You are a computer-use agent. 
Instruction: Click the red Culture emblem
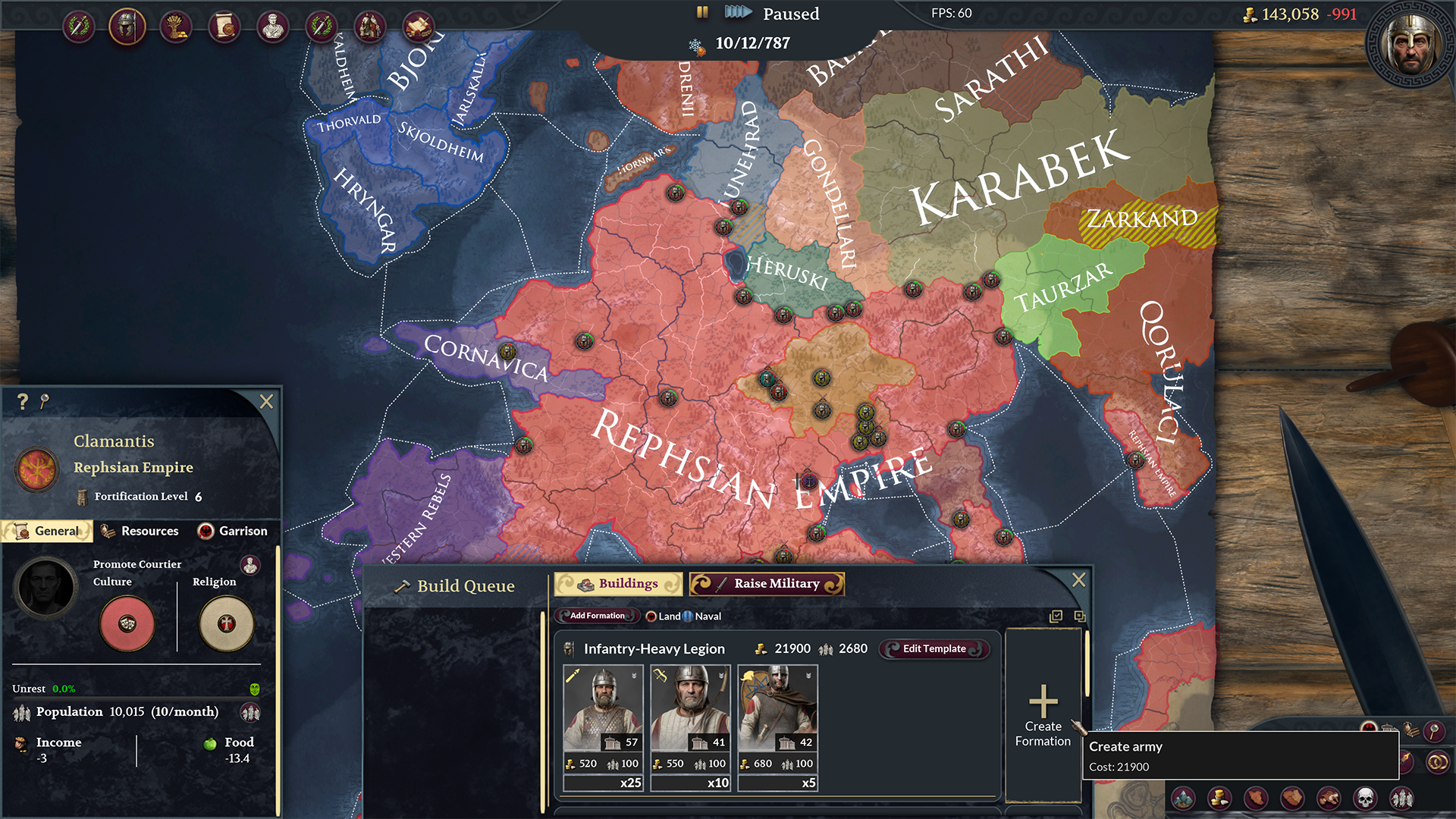[x=127, y=623]
